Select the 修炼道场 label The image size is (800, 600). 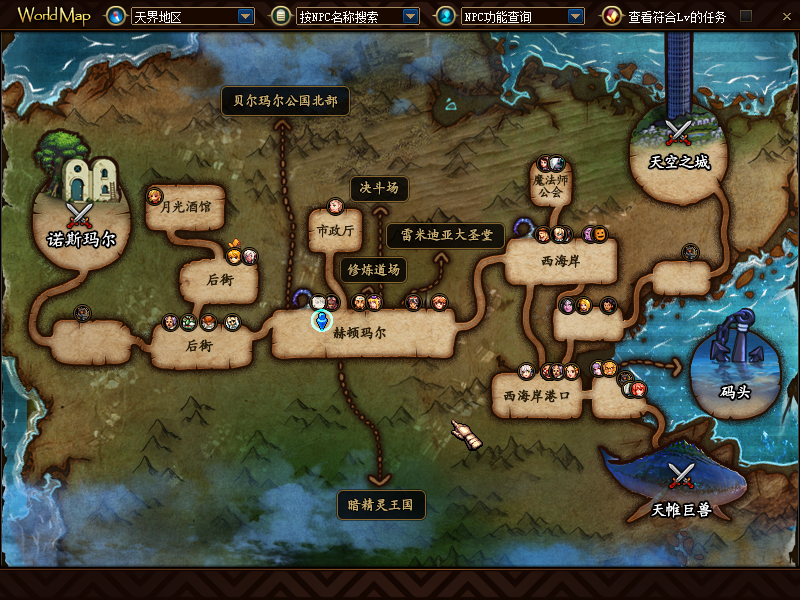pos(373,269)
